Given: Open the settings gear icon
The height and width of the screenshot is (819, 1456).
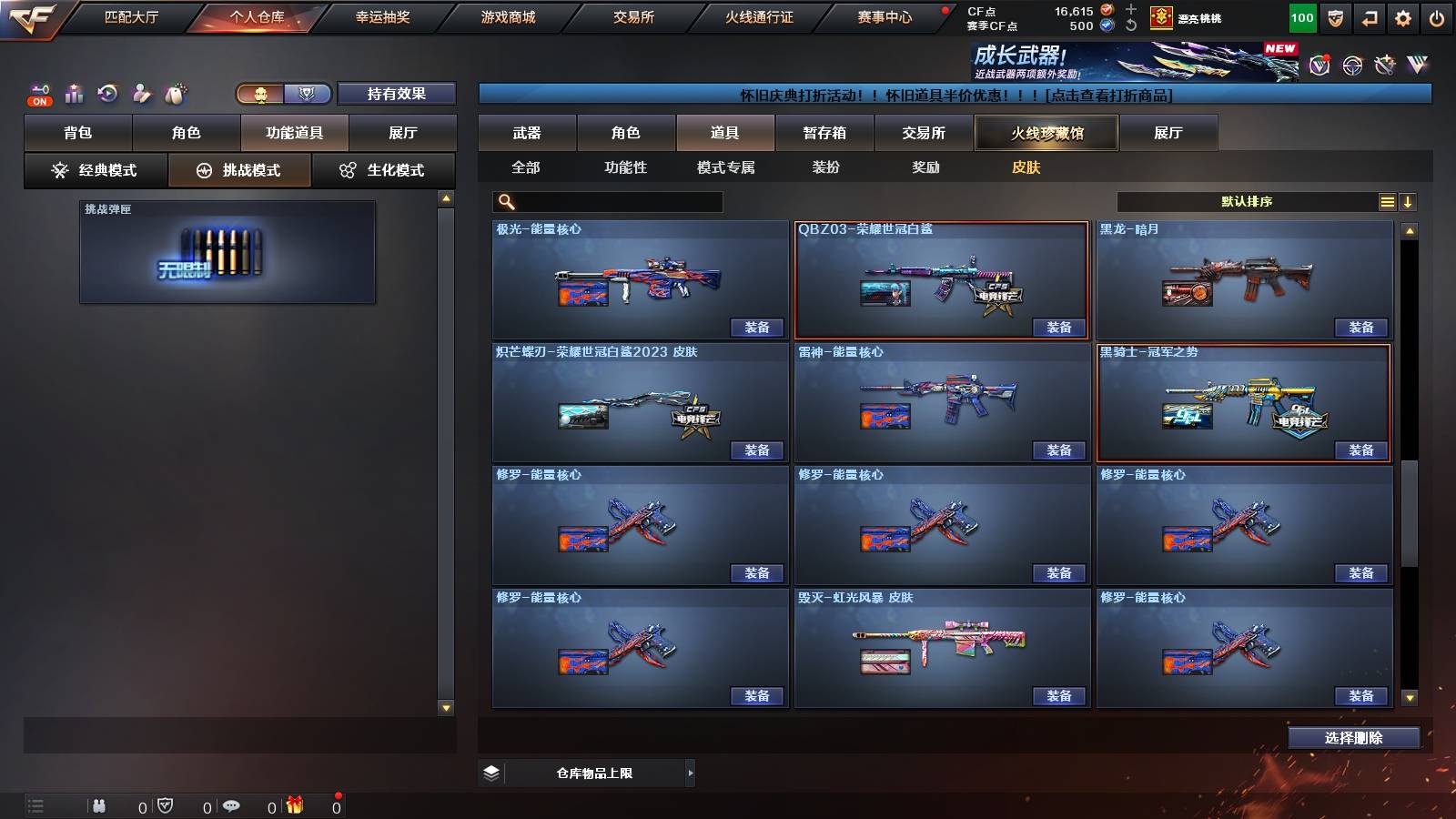Looking at the screenshot, I should coord(1403,17).
